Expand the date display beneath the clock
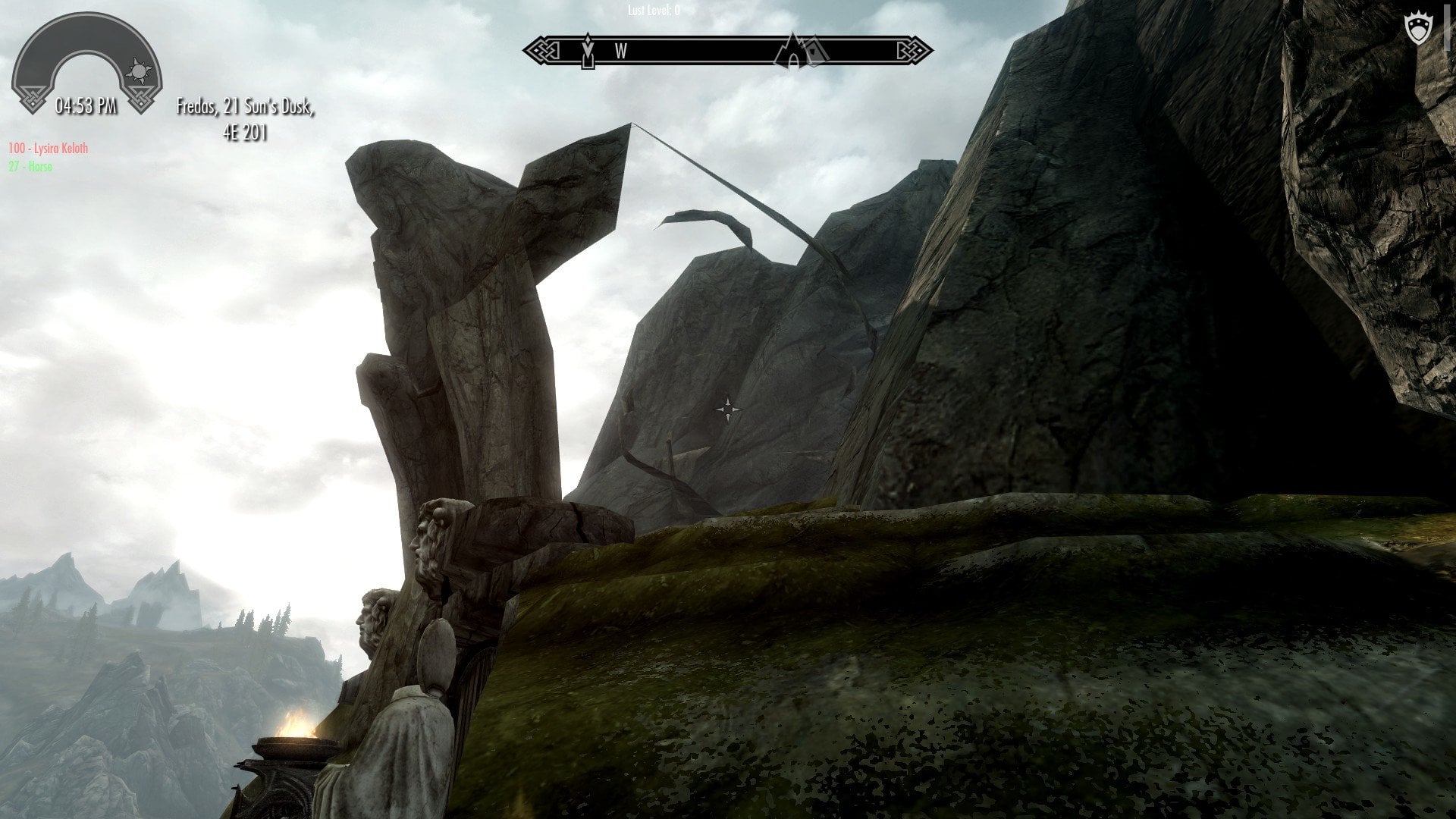The height and width of the screenshot is (819, 1456). tap(245, 121)
